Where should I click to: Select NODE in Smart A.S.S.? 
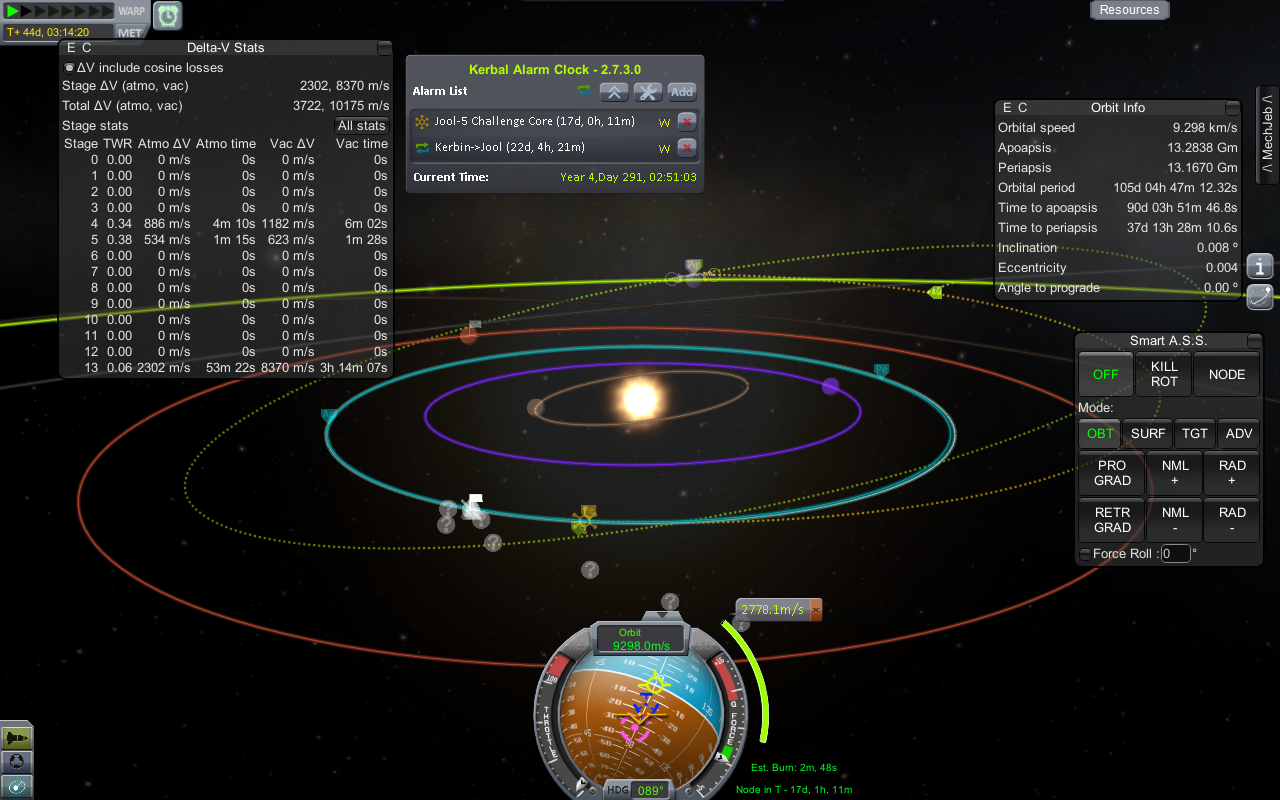[1226, 374]
